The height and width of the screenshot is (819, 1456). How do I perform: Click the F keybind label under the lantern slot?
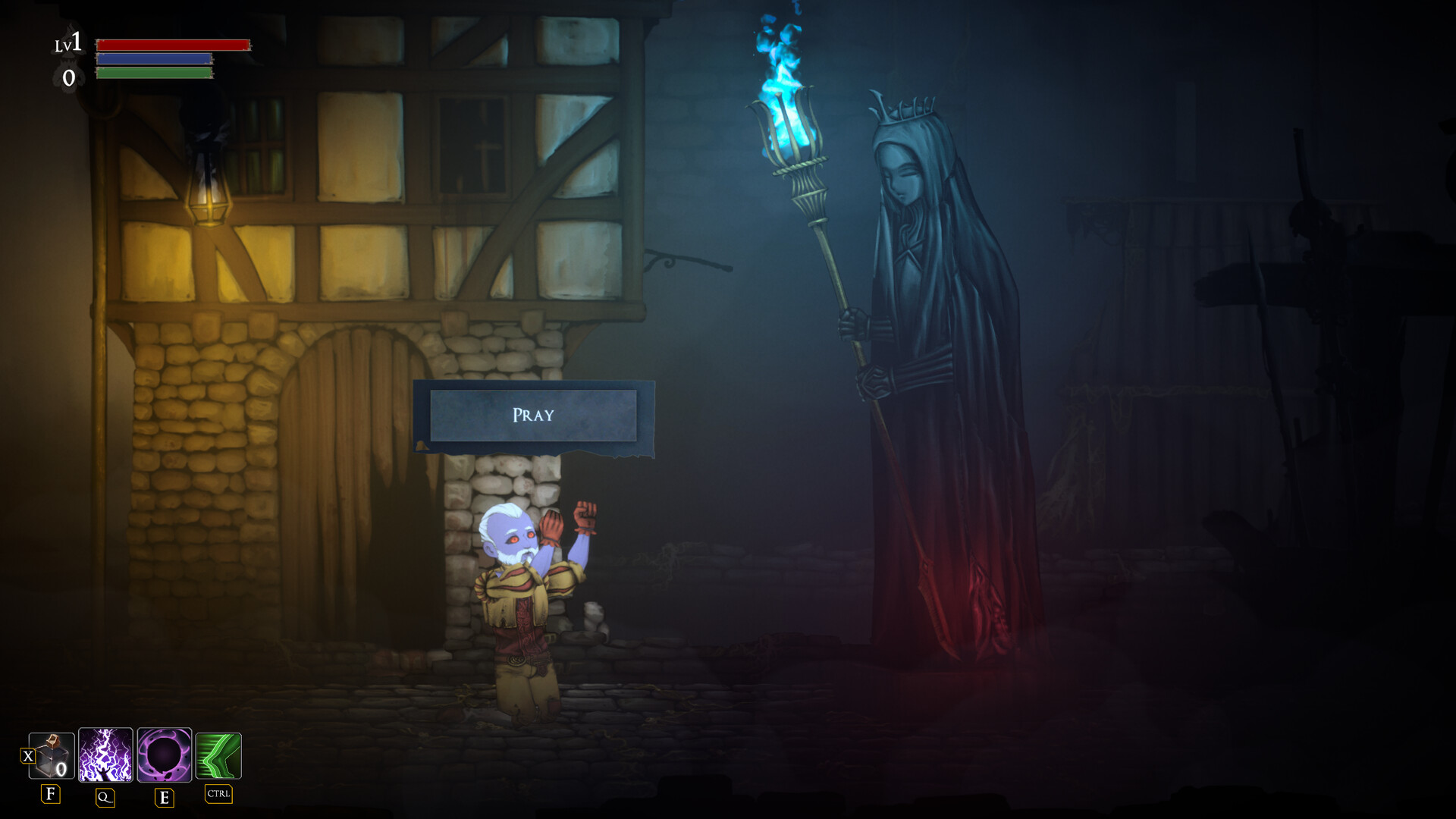tap(50, 795)
